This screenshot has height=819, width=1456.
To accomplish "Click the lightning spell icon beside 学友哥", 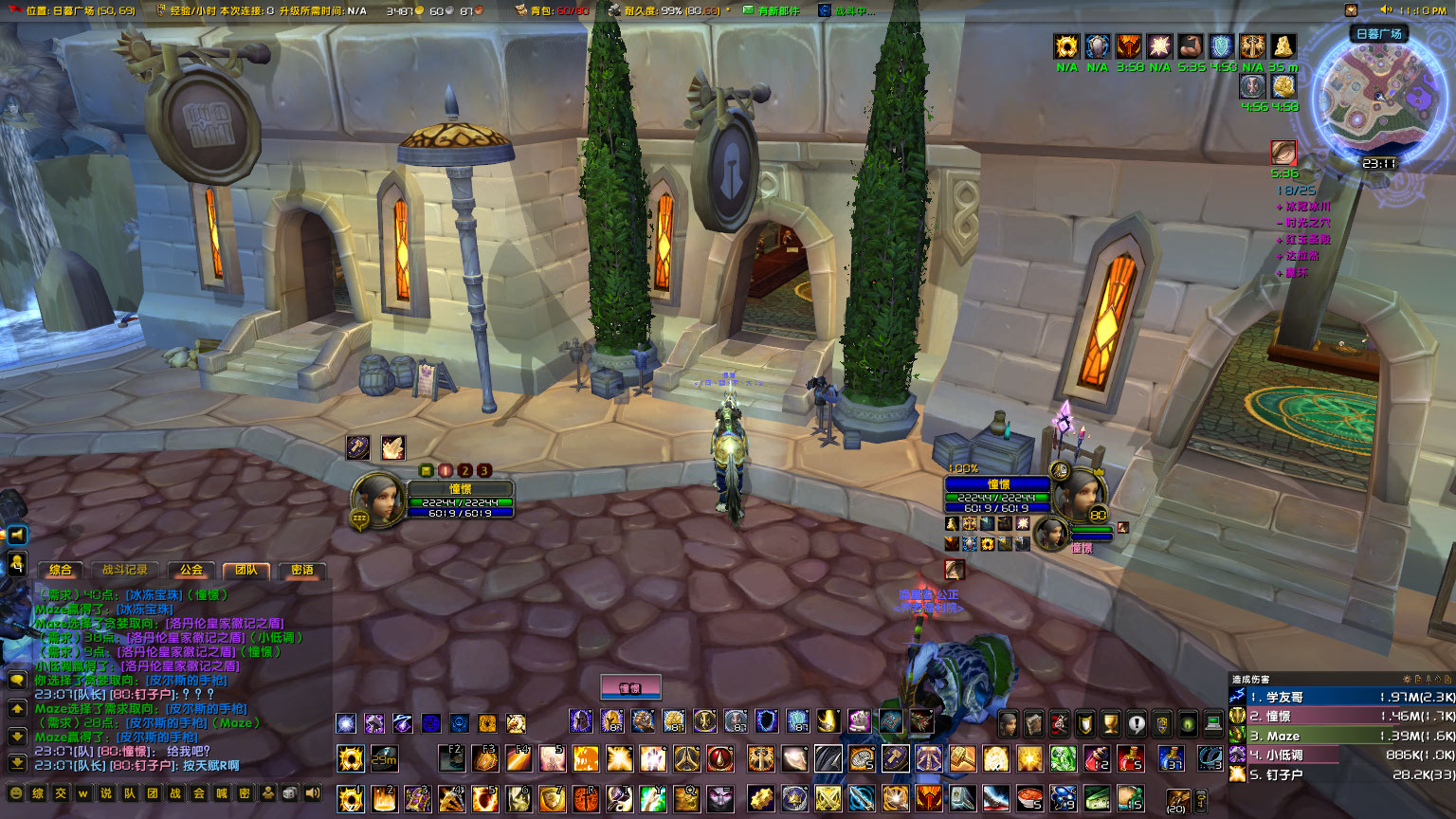I will pos(1237,696).
